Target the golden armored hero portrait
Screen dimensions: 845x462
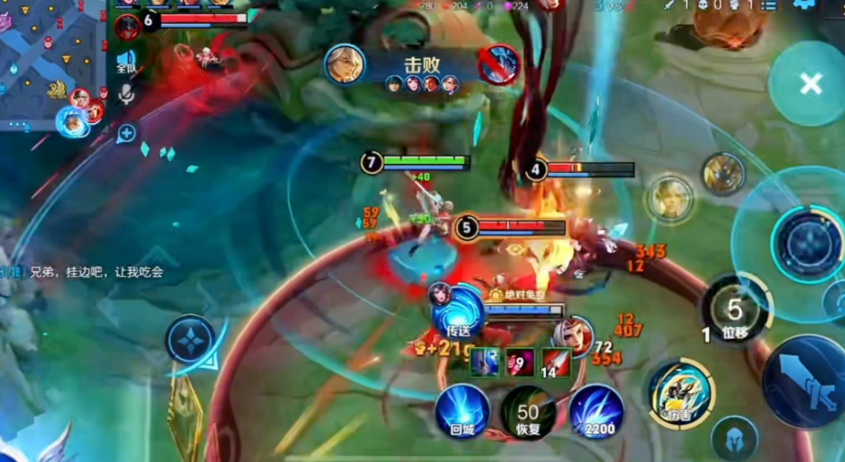tap(723, 174)
